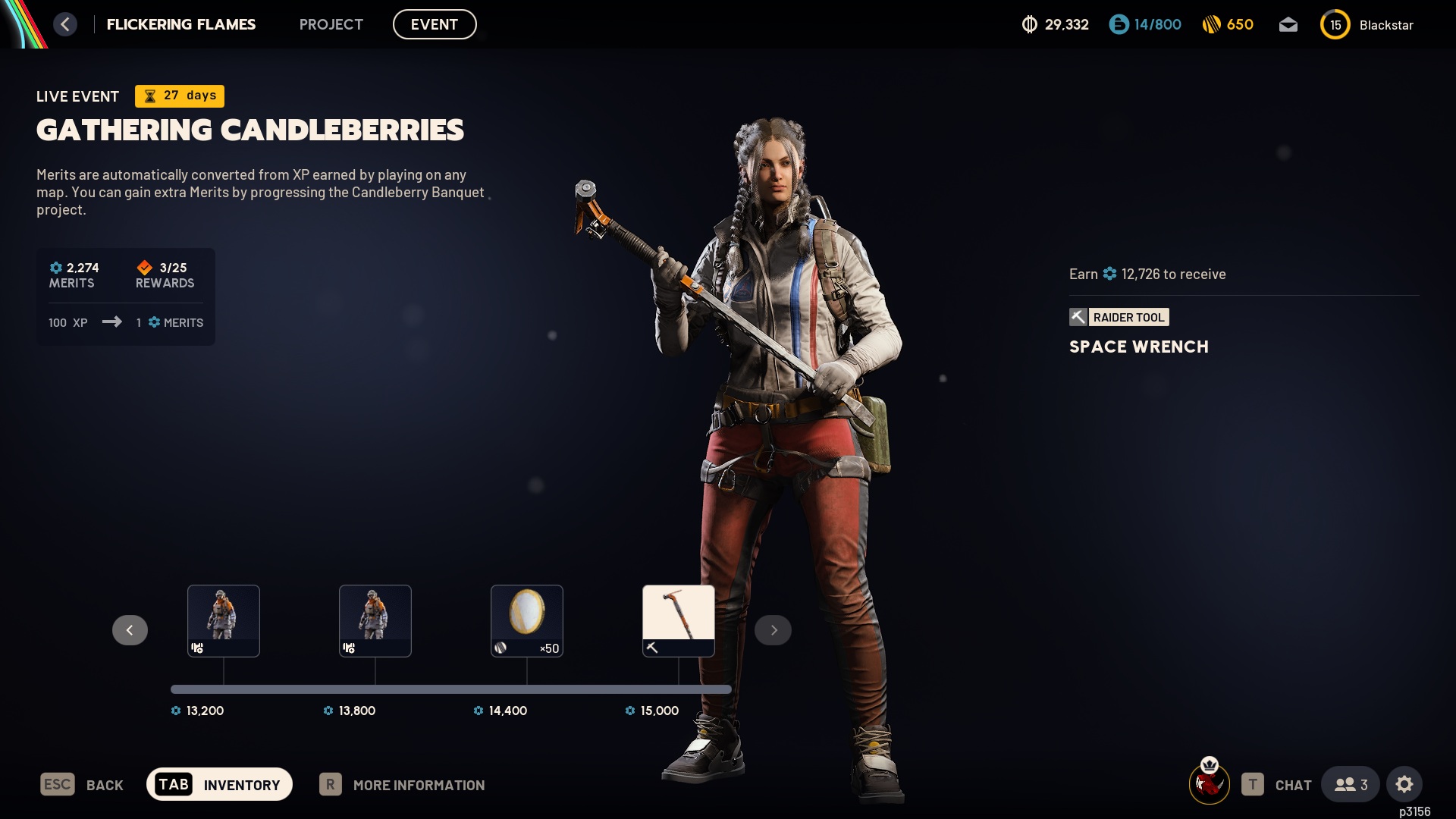Click the Merits progress bar under rewards
This screenshot has width=1456, height=819.
(451, 689)
